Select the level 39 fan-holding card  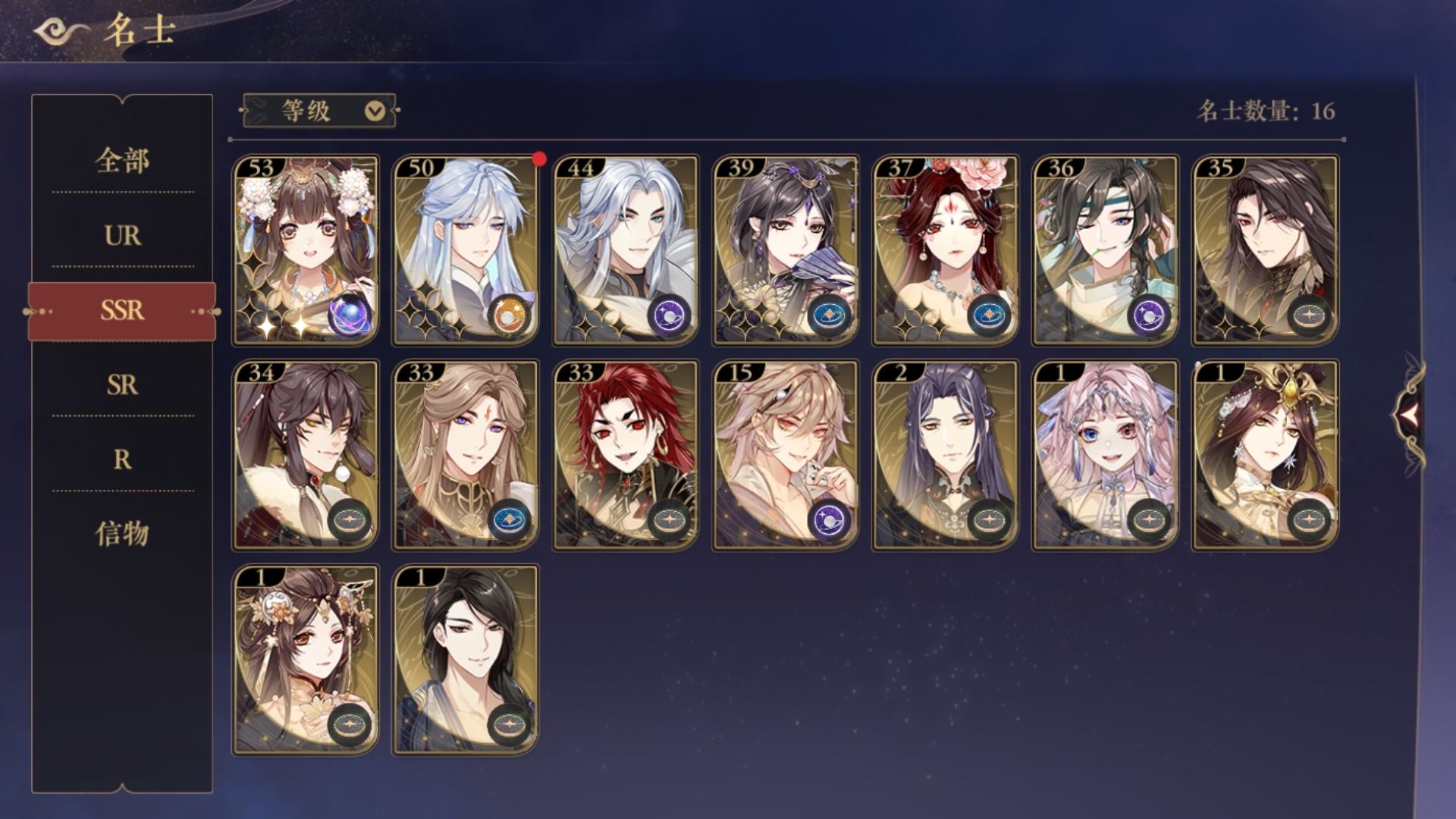coord(785,250)
